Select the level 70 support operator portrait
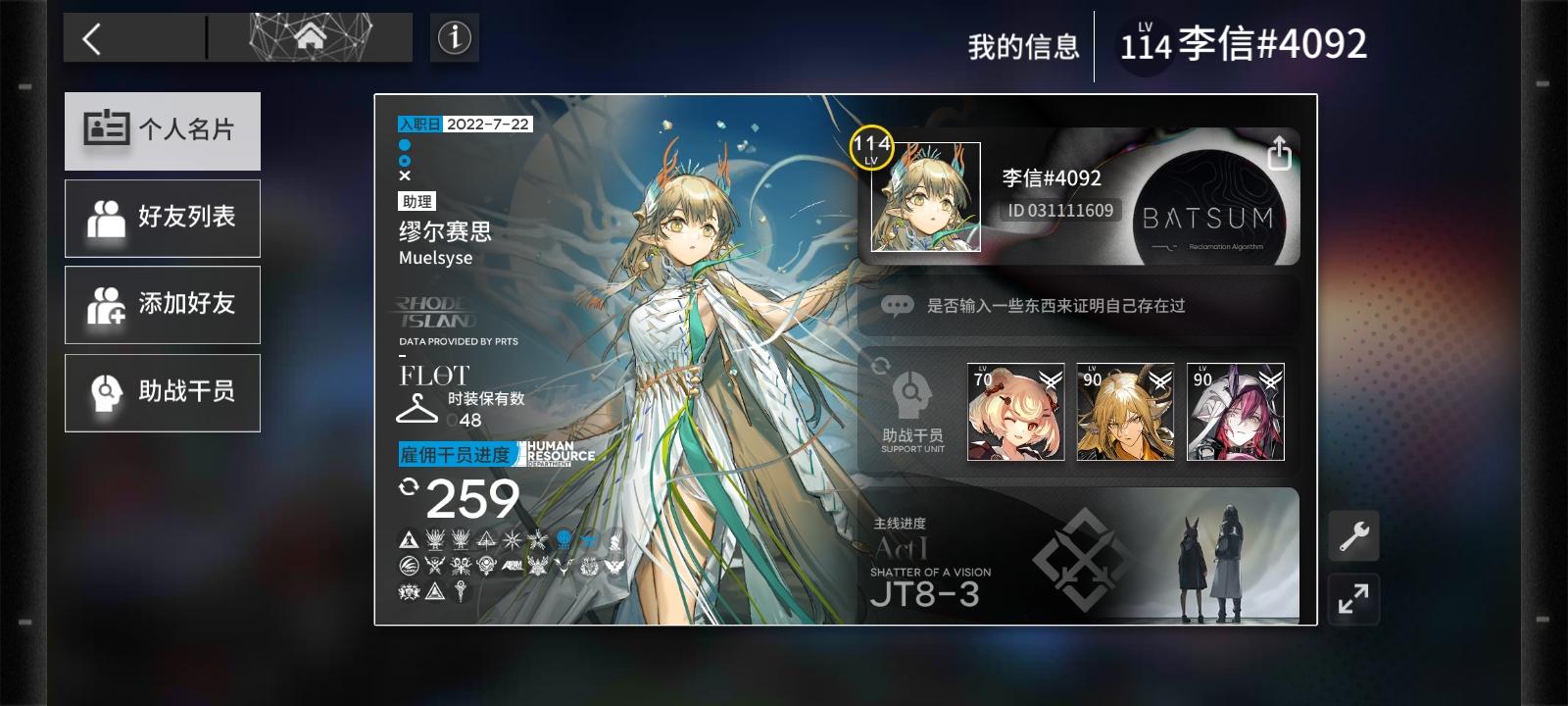The image size is (1568, 706). click(x=1013, y=413)
